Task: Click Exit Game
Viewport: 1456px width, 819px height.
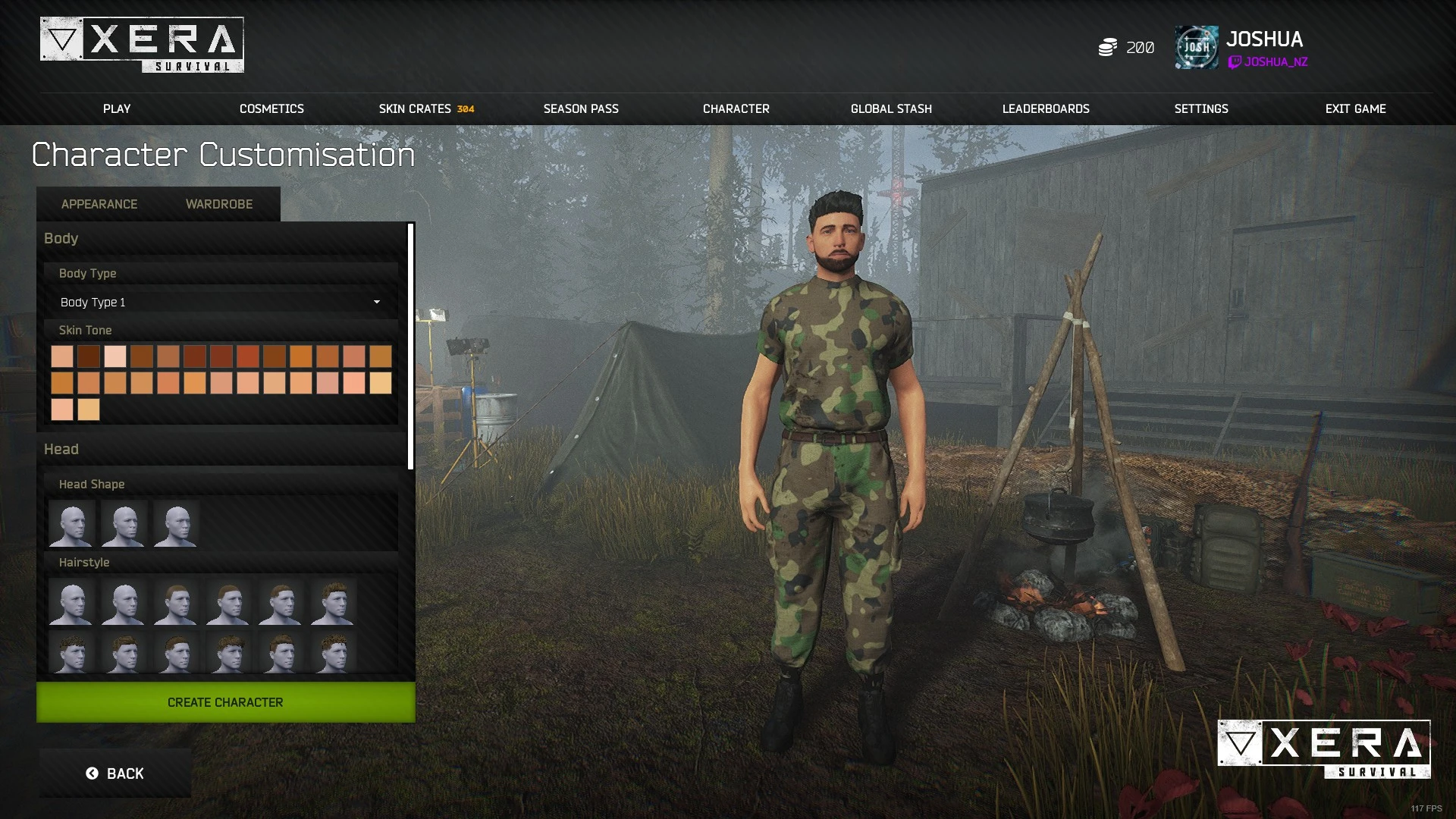Action: point(1355,108)
